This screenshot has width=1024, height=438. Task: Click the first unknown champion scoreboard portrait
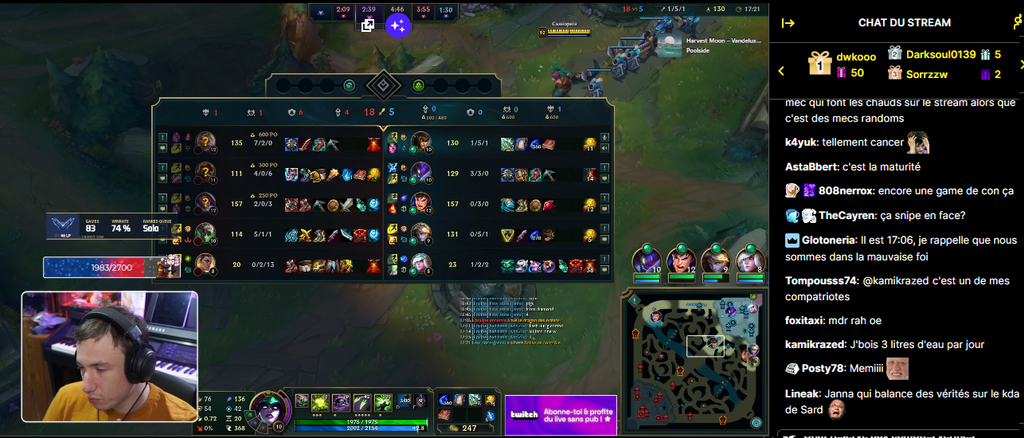click(x=205, y=142)
